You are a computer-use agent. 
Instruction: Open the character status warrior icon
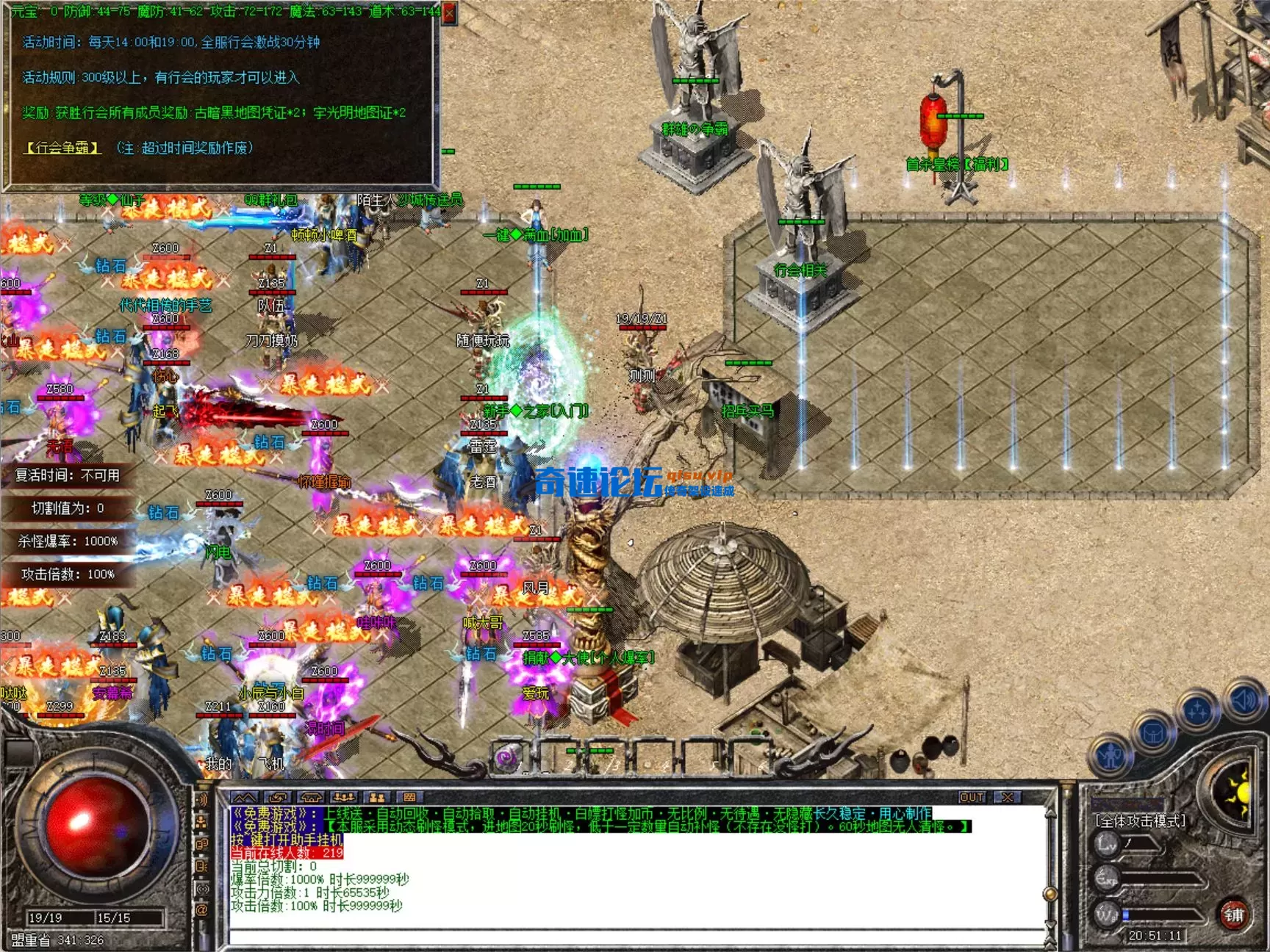tap(1111, 755)
